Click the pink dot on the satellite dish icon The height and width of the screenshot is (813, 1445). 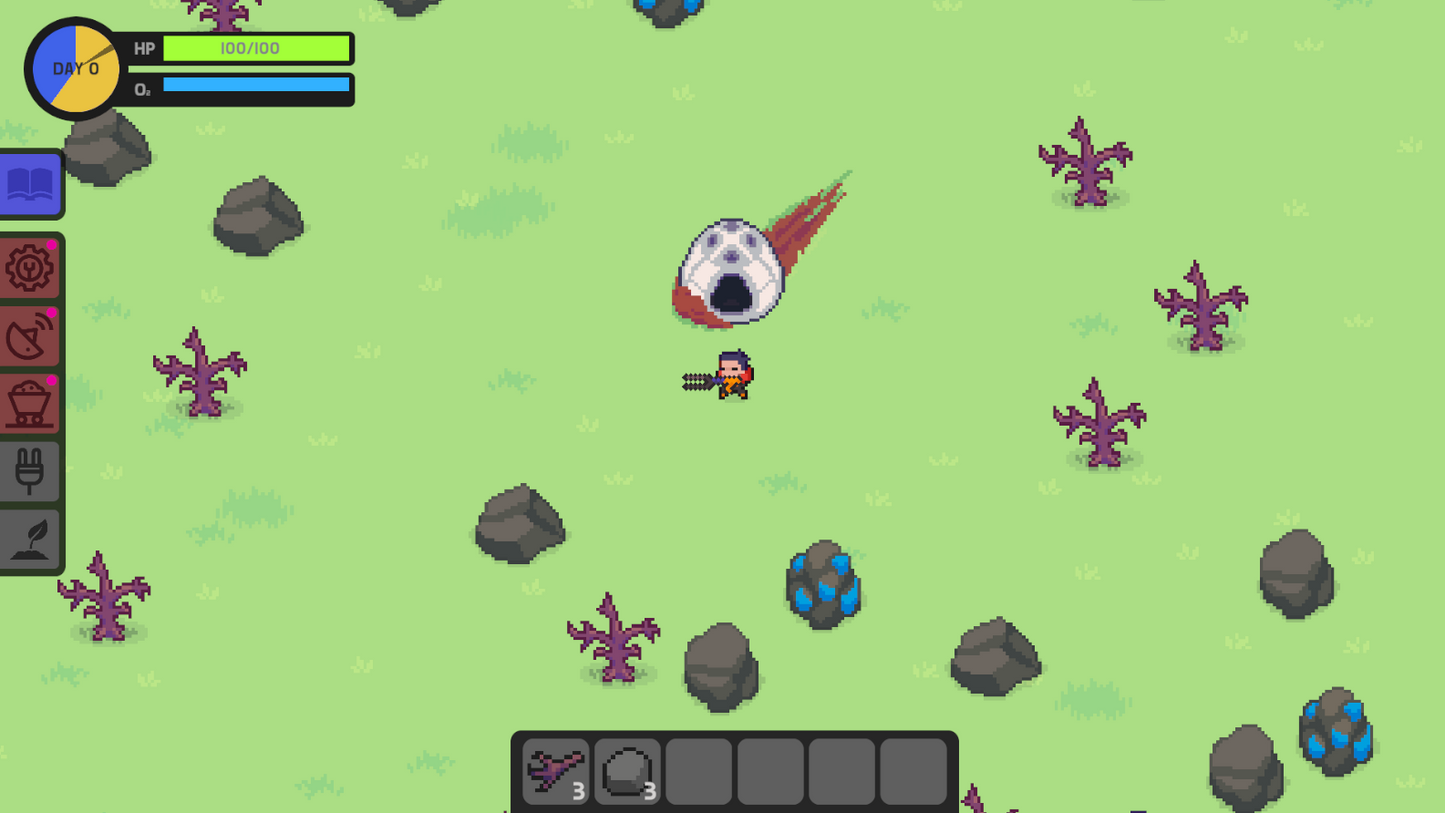52,311
